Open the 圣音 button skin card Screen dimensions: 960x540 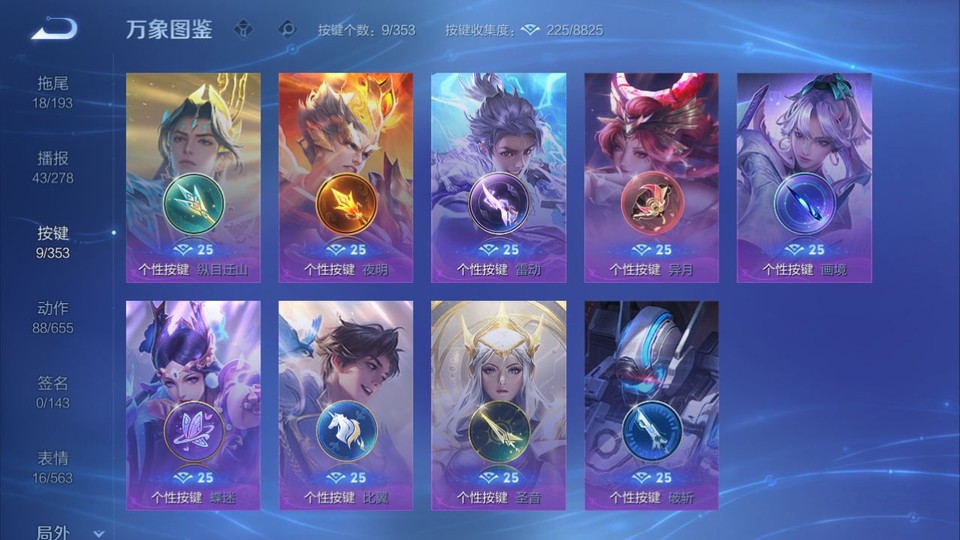pos(499,405)
